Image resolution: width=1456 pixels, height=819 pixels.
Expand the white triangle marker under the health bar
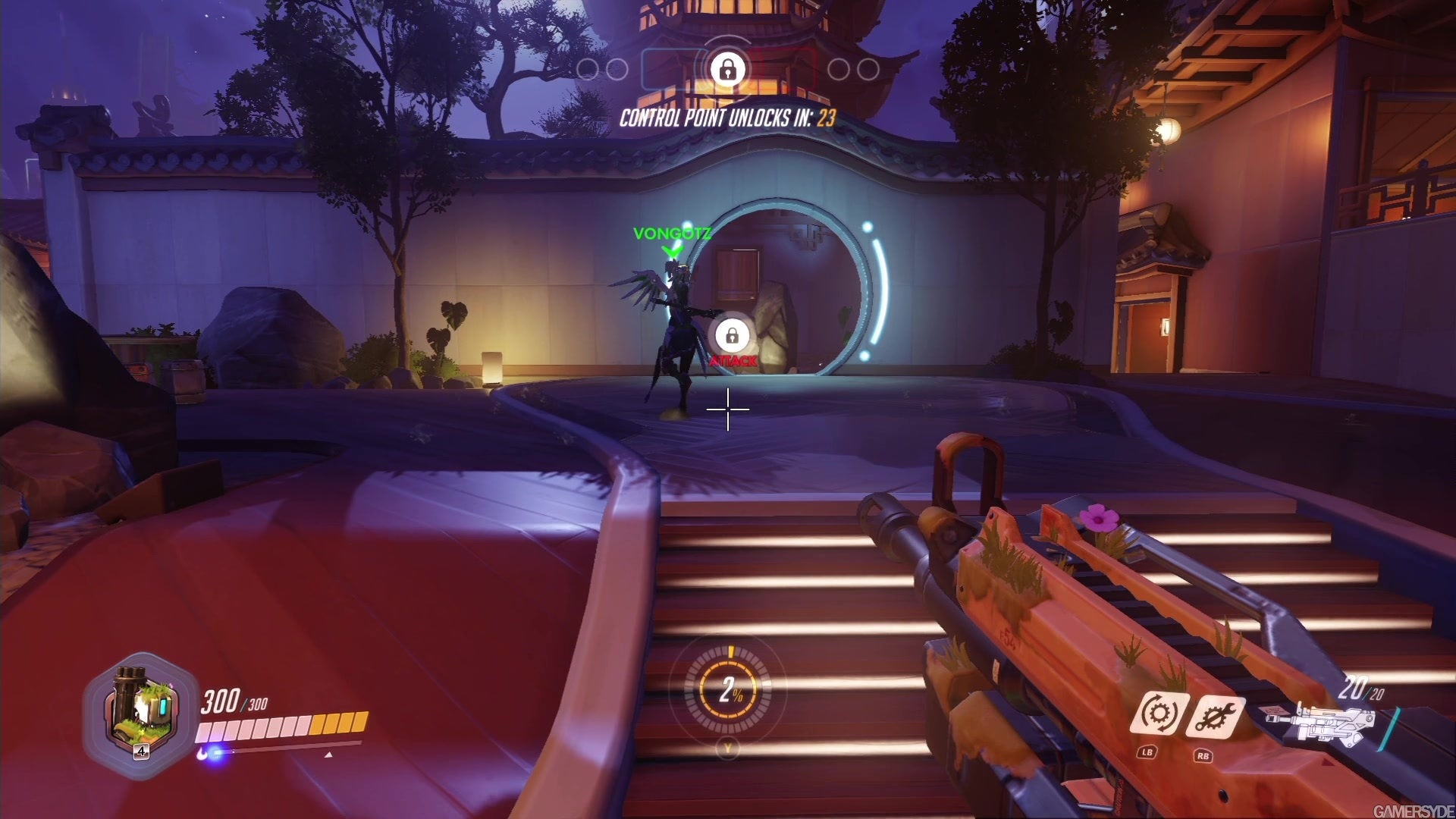coord(328,754)
